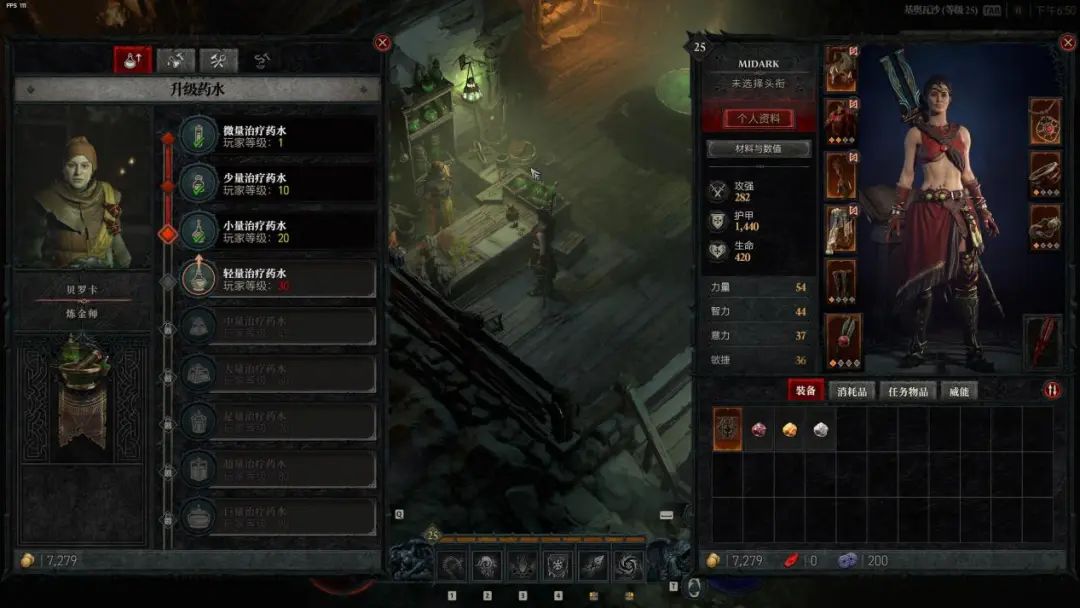Switch to the 威能 aspects tab
The image size is (1080, 608).
pyautogui.click(x=959, y=391)
